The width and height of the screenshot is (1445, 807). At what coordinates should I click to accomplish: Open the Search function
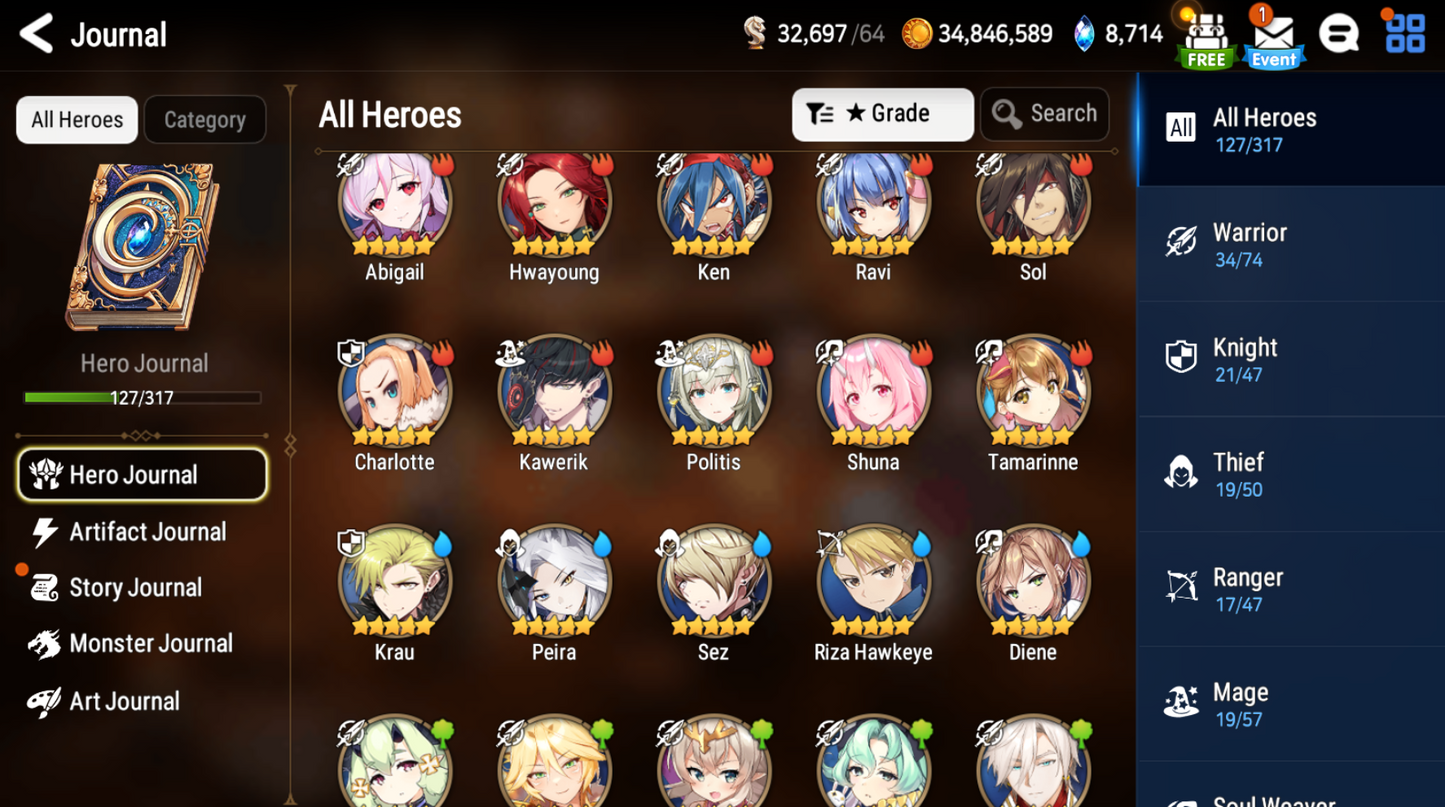click(x=1044, y=113)
